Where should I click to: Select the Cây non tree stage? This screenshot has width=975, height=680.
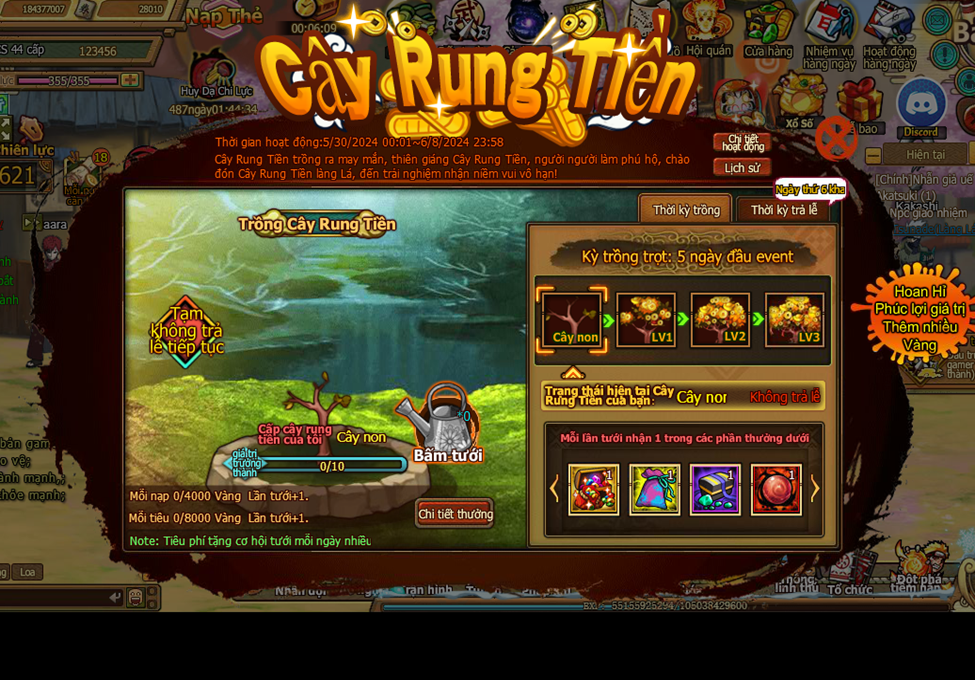(x=572, y=320)
